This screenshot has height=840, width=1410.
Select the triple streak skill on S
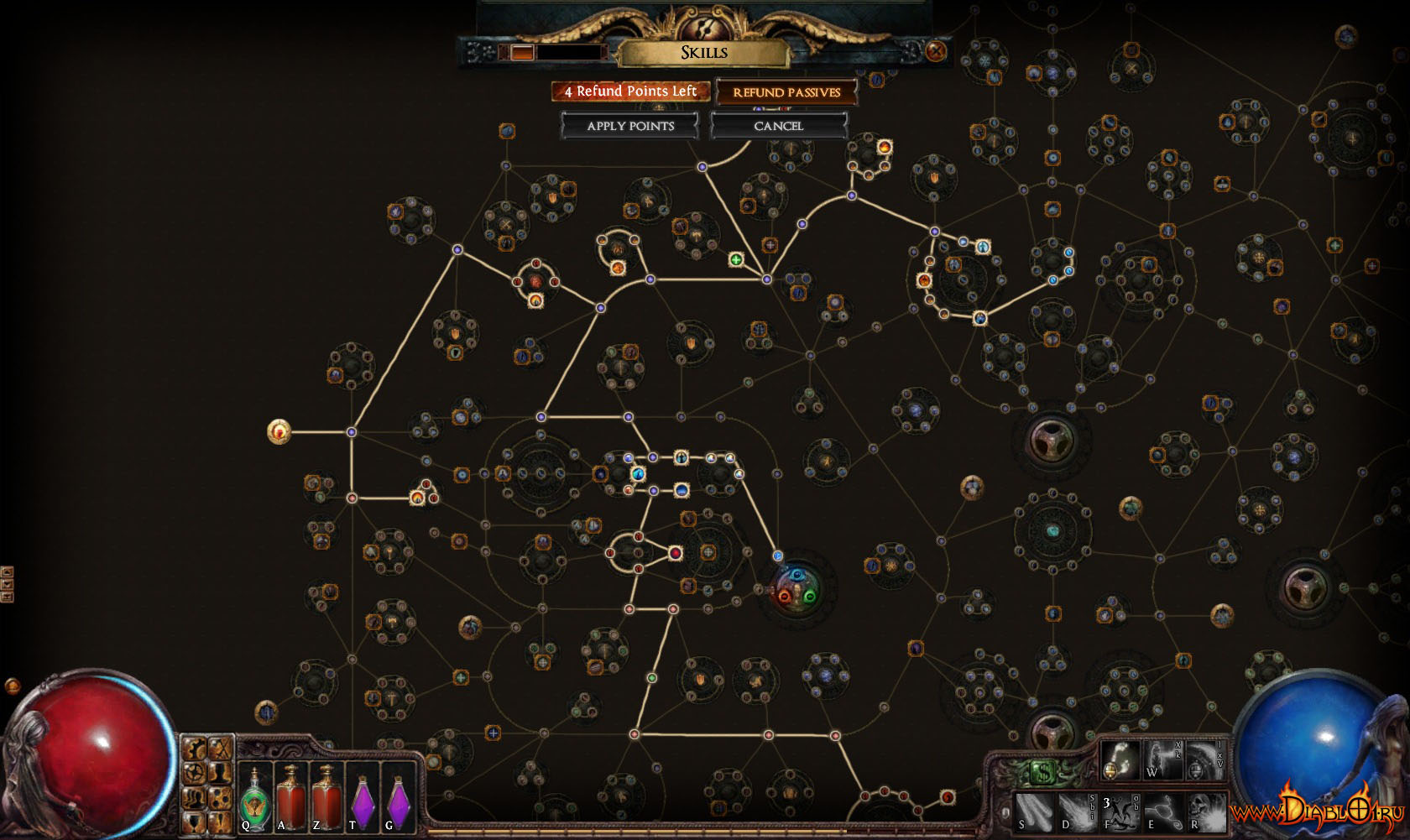click(x=1032, y=811)
